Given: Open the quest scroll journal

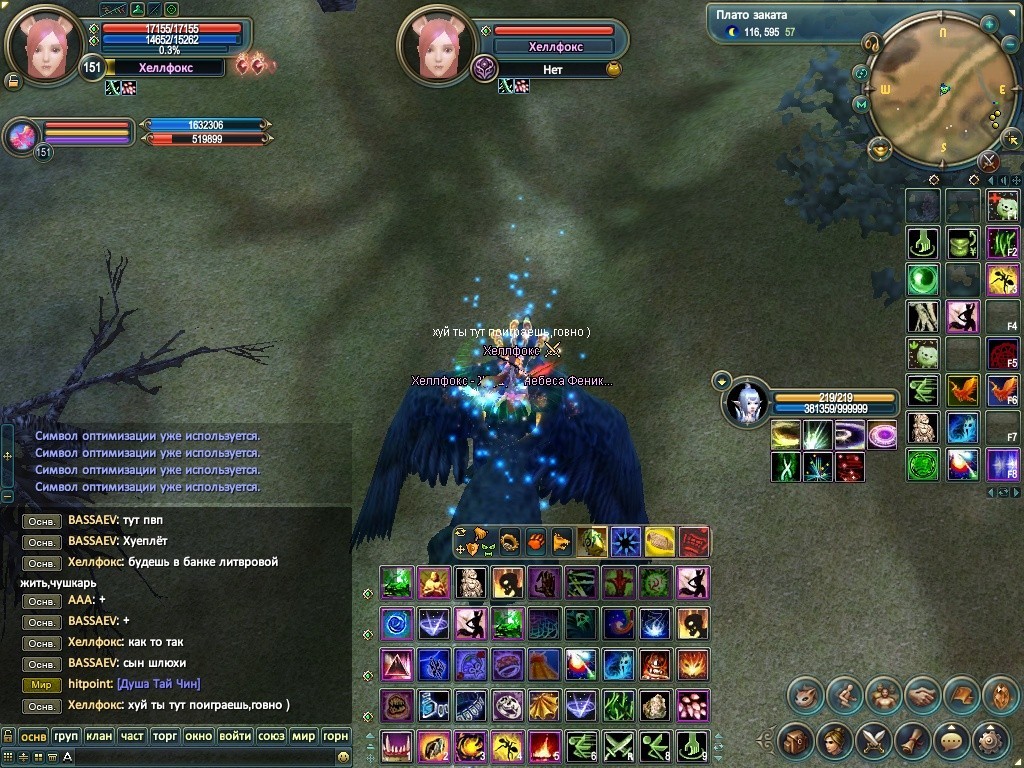Looking at the screenshot, I should tap(912, 741).
